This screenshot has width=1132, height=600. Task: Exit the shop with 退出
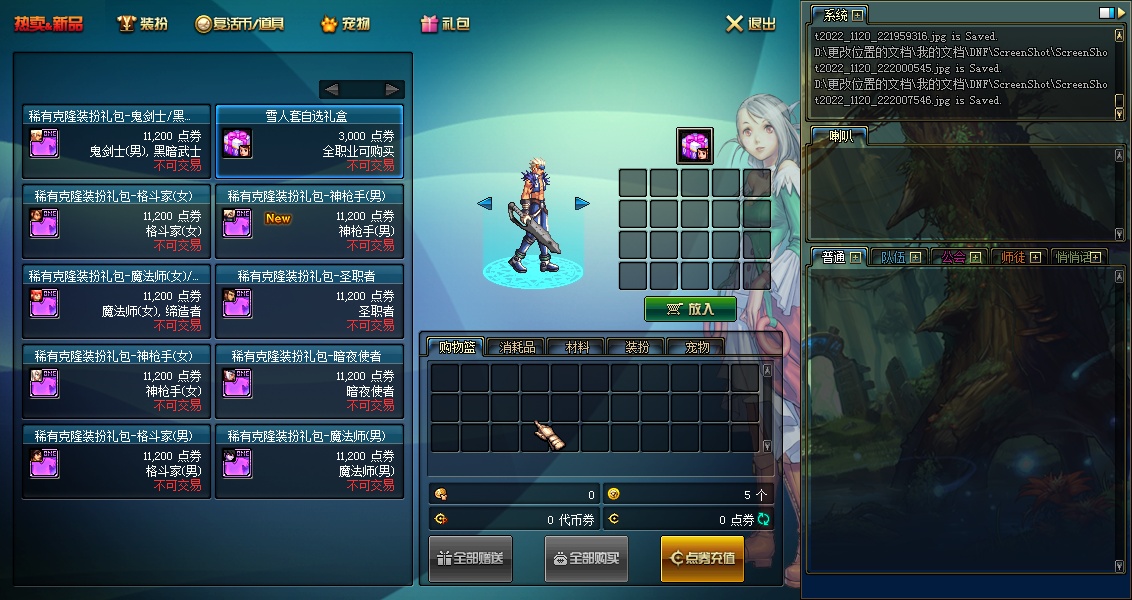pos(750,23)
